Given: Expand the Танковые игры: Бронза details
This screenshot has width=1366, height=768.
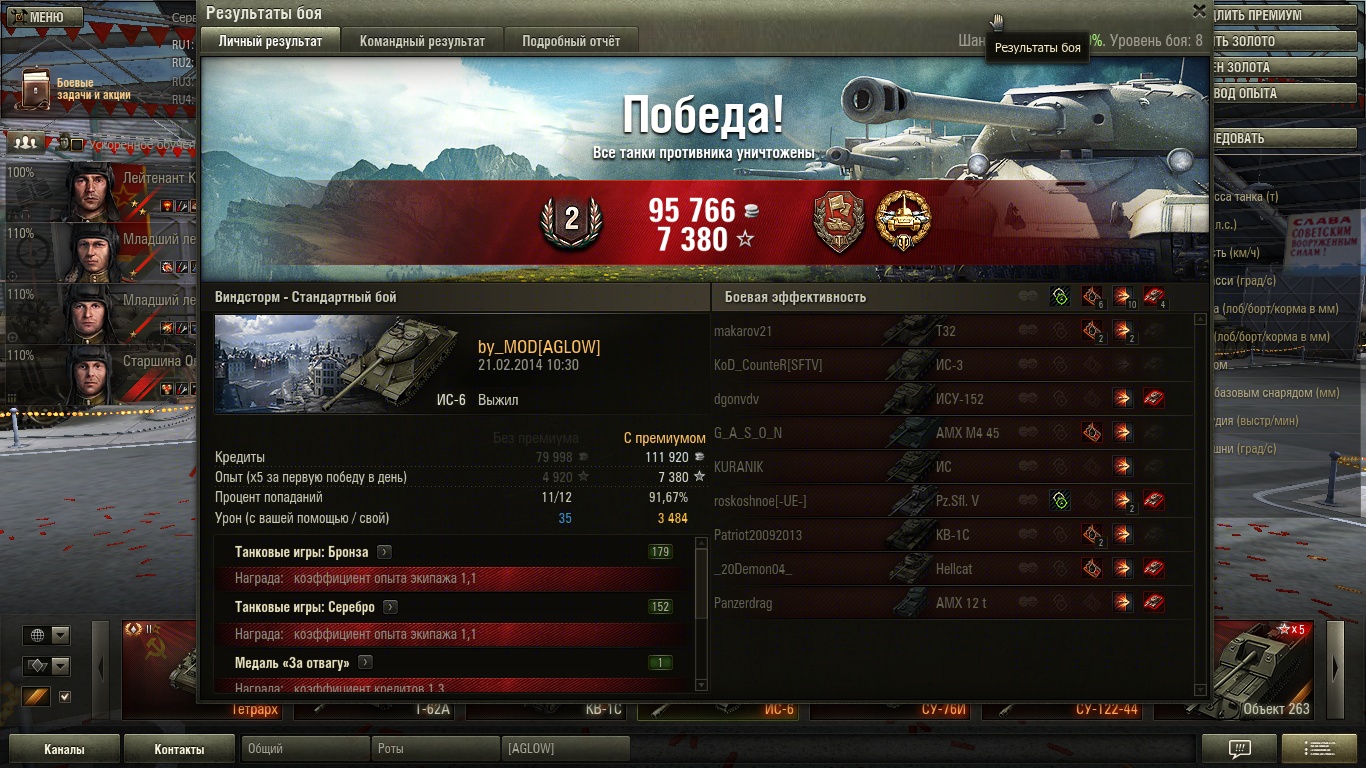Looking at the screenshot, I should [x=384, y=552].
